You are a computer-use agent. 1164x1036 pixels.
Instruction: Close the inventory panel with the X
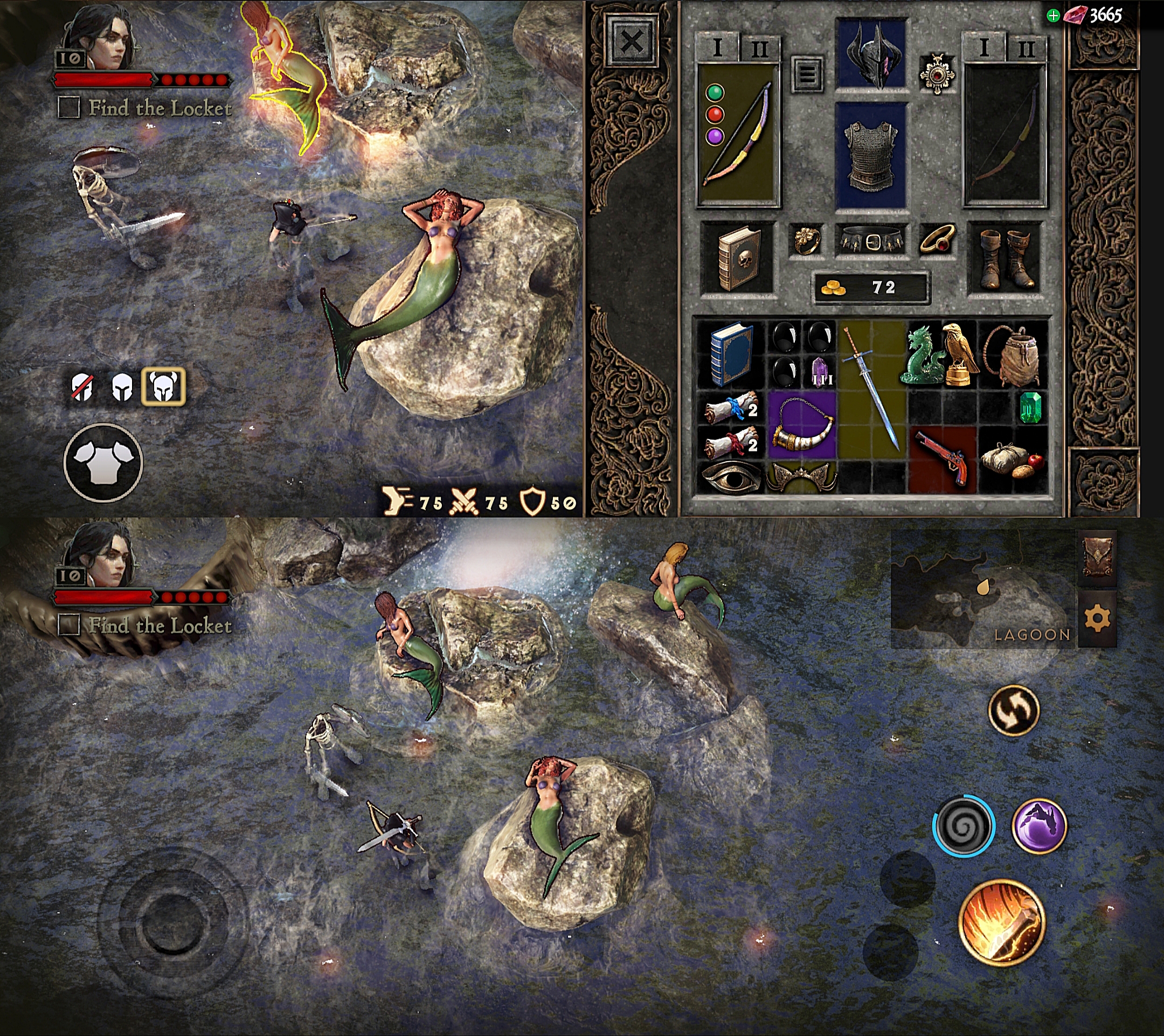[x=632, y=41]
